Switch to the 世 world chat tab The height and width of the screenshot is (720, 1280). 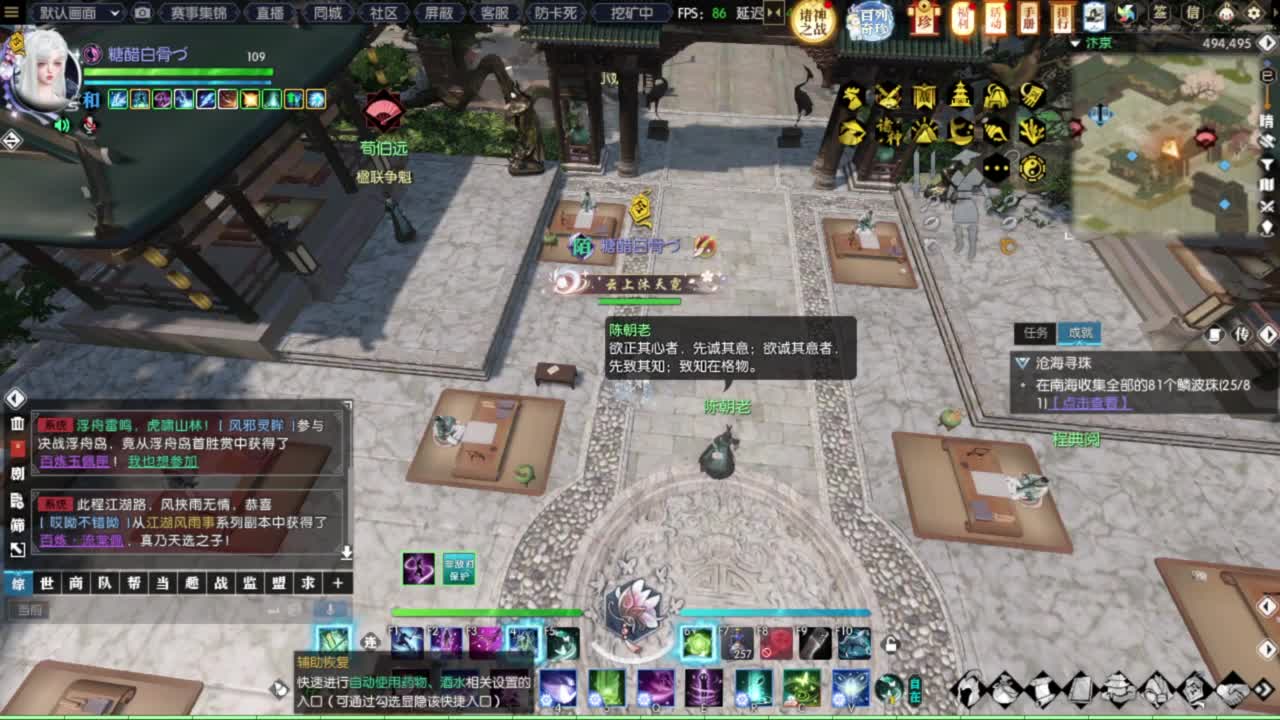click(48, 583)
